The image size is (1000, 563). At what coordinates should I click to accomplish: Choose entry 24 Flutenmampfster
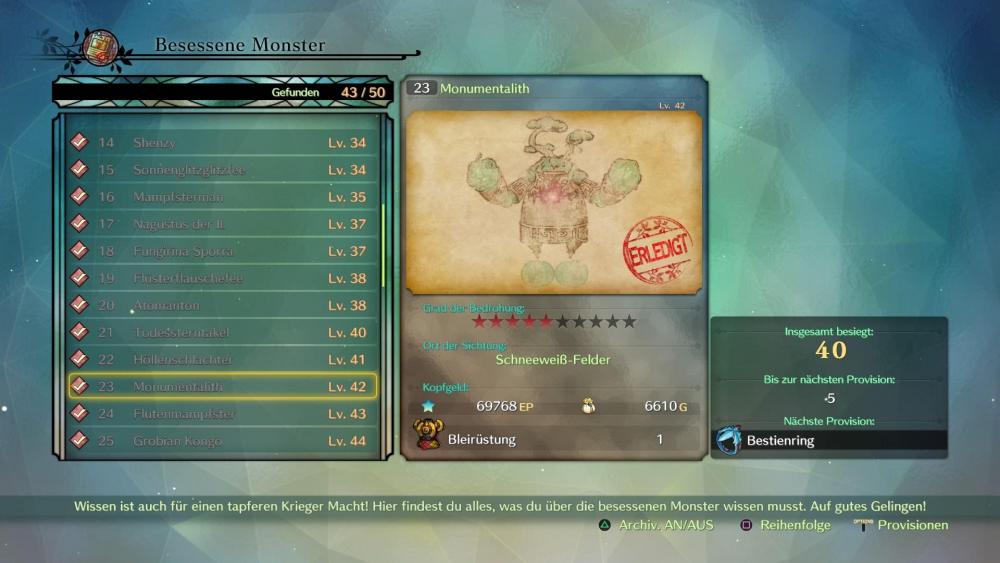point(222,413)
